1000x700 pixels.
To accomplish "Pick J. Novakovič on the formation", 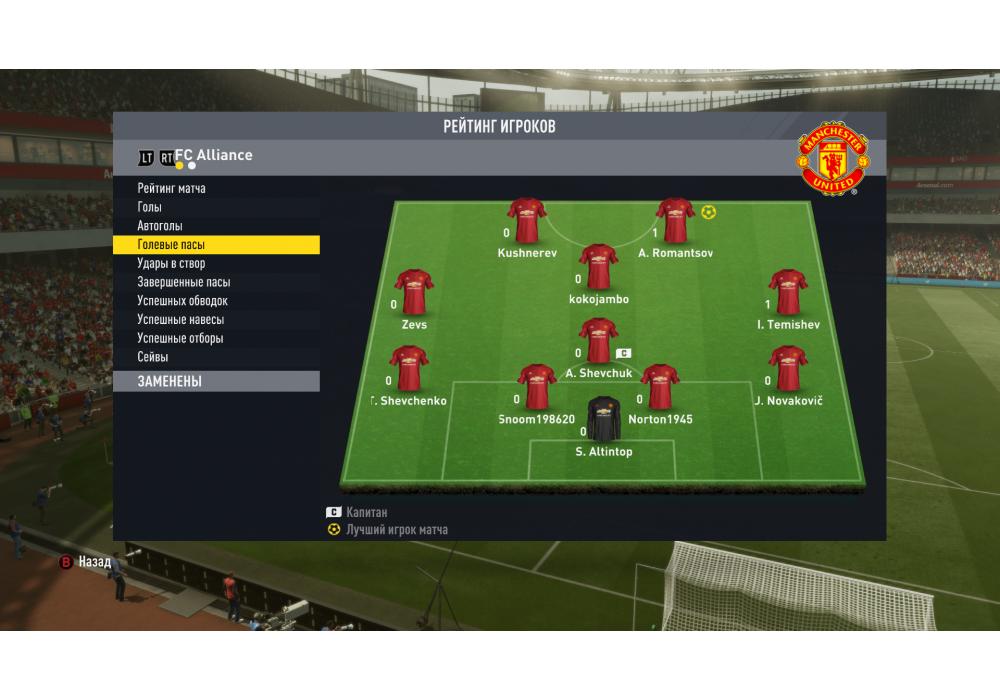I will tap(787, 368).
